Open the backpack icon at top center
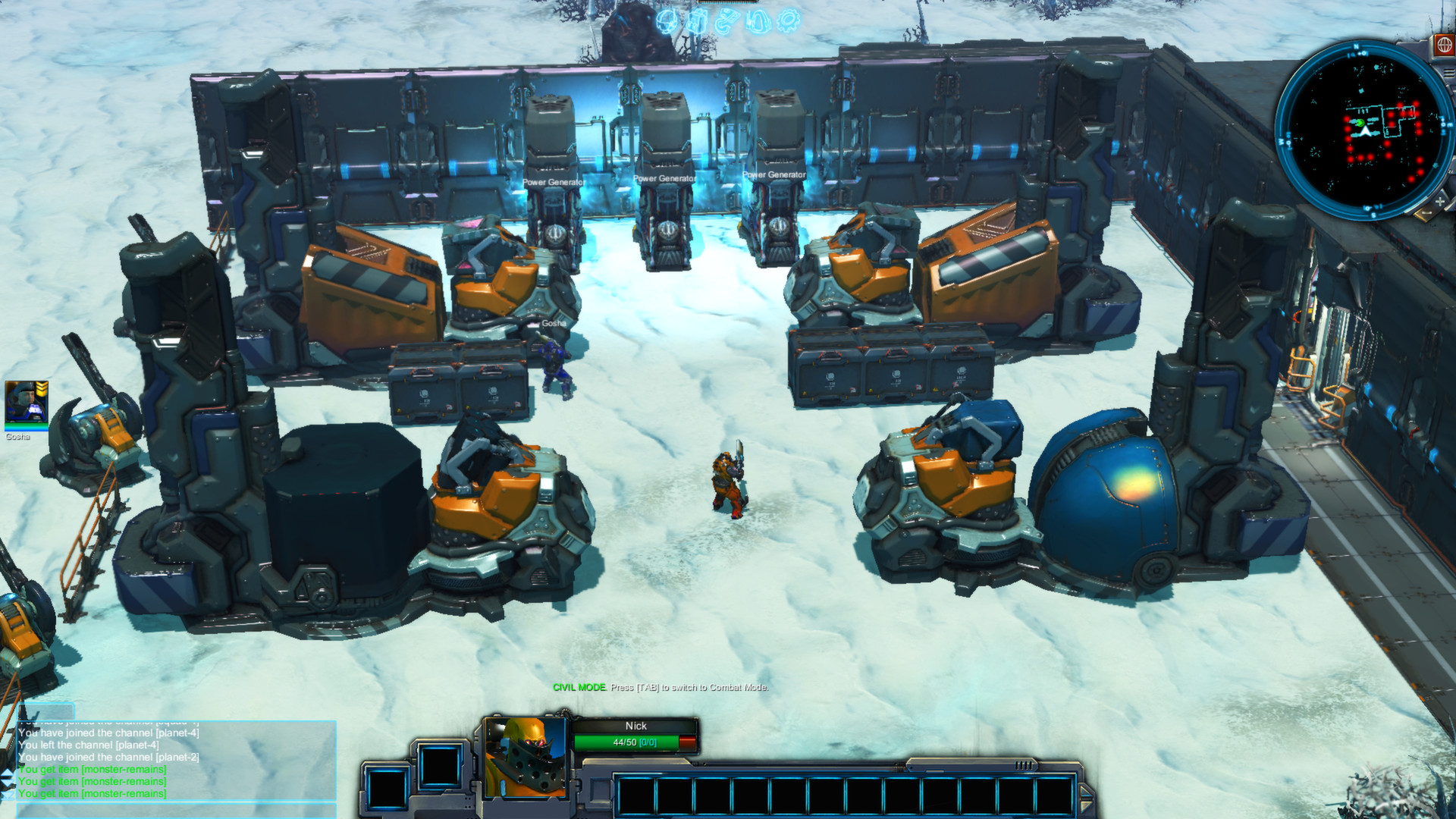Viewport: 1456px width, 819px height. 758,20
